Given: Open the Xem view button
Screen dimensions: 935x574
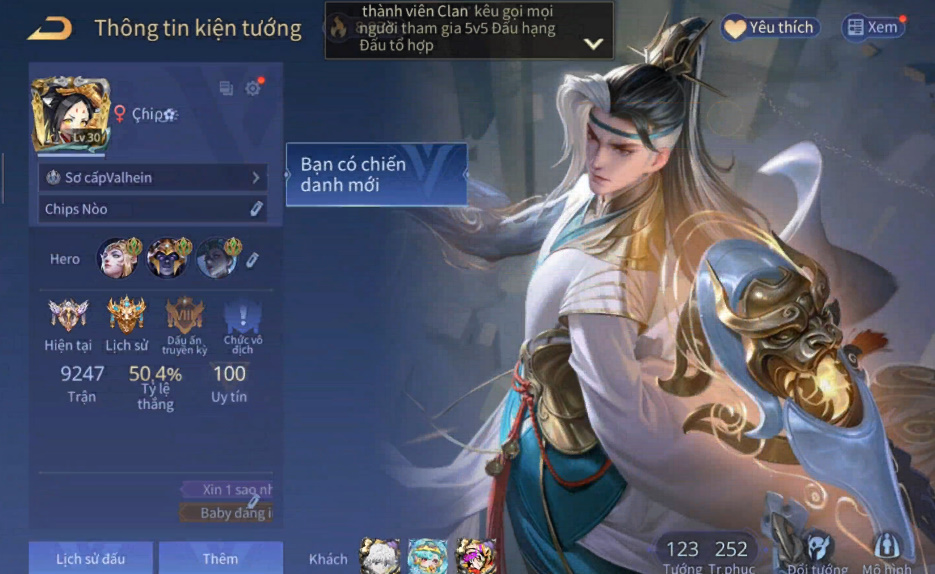Looking at the screenshot, I should pos(872,28).
